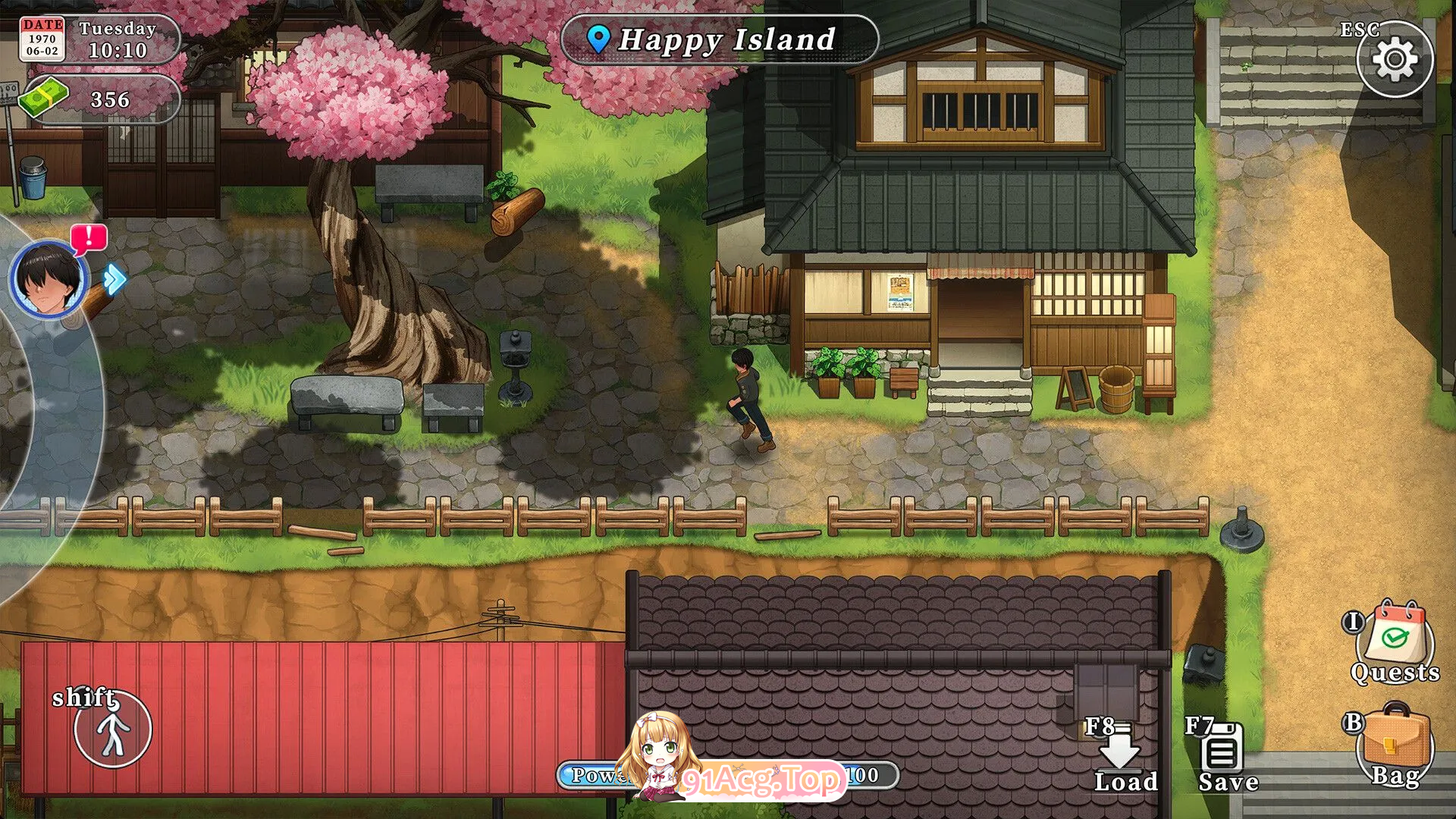Viewport: 1456px width, 819px height.
Task: Click the green cash money icon
Action: click(44, 98)
